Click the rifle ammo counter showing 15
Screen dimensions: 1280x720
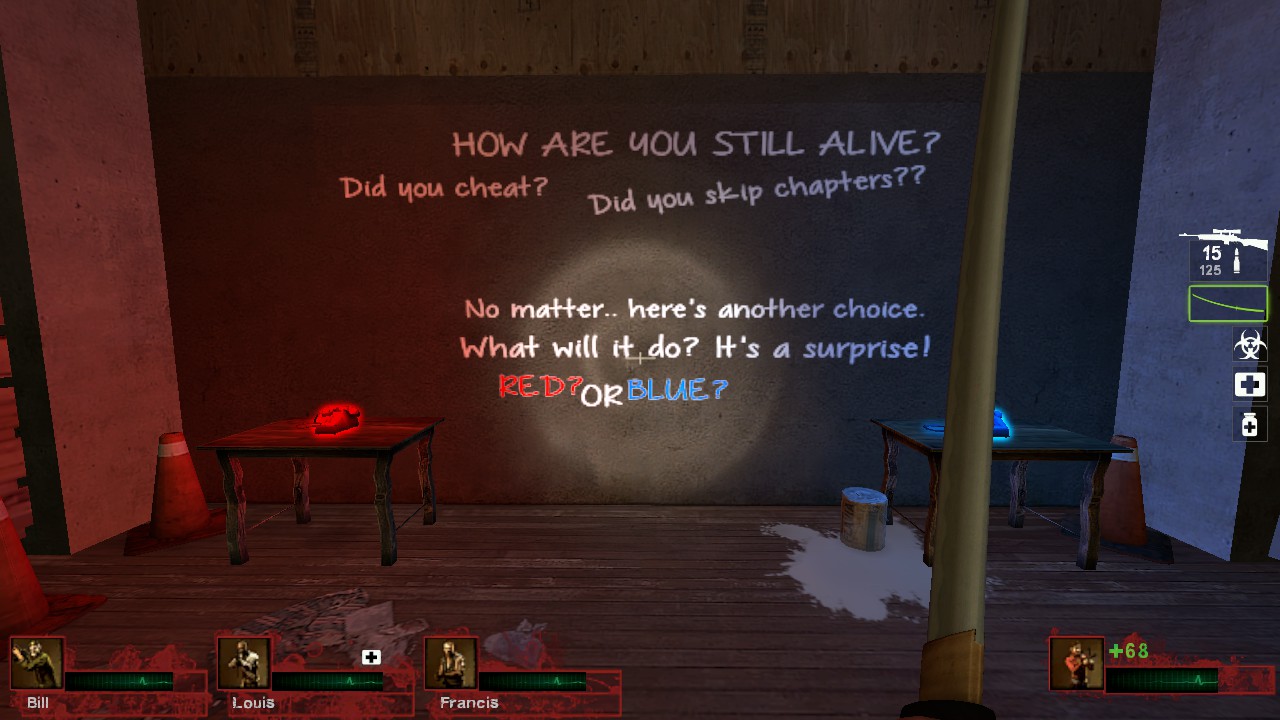[1211, 255]
